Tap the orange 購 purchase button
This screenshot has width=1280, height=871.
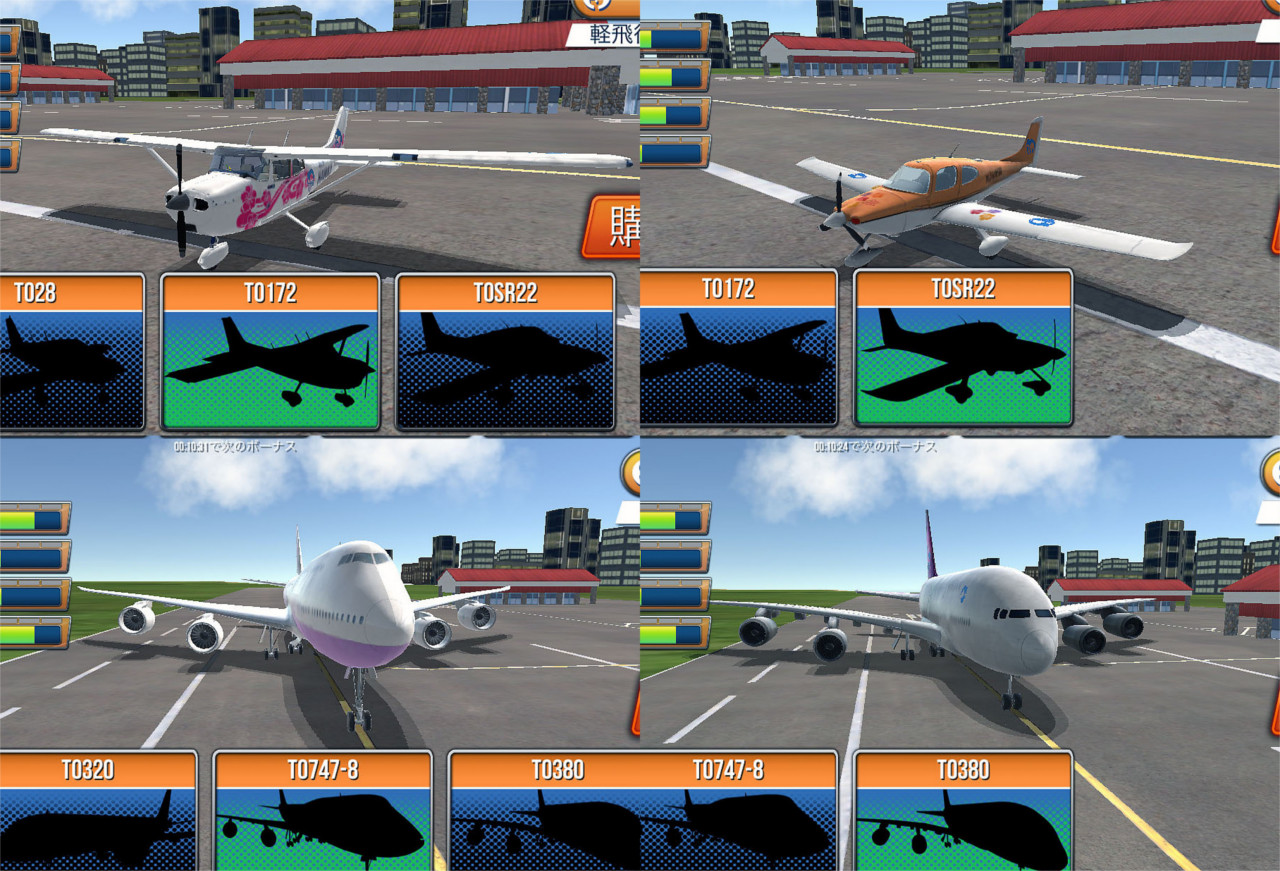(612, 227)
